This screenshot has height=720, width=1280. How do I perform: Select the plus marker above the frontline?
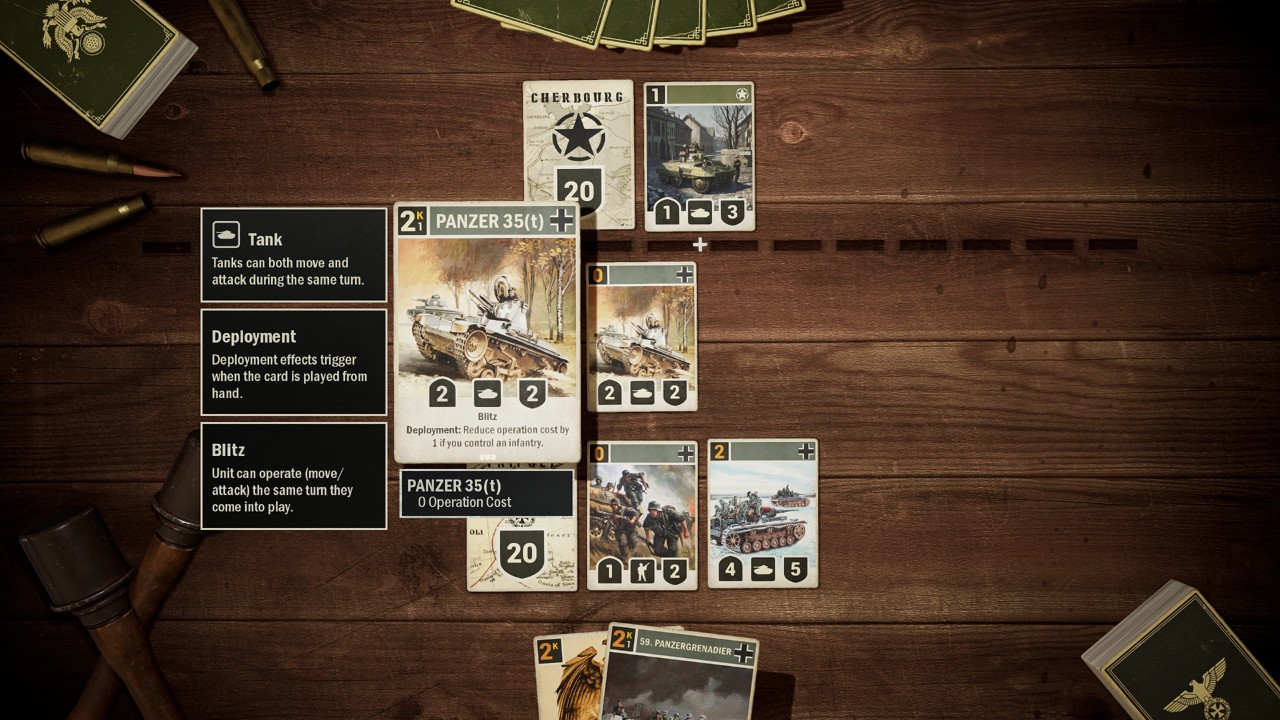700,242
